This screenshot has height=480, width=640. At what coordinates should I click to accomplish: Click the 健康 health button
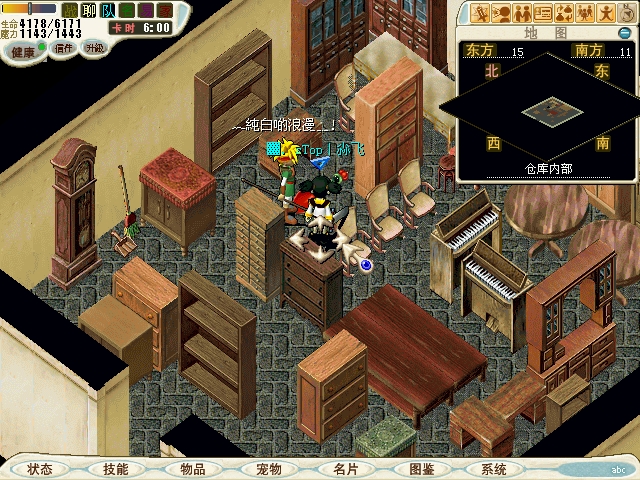21,50
